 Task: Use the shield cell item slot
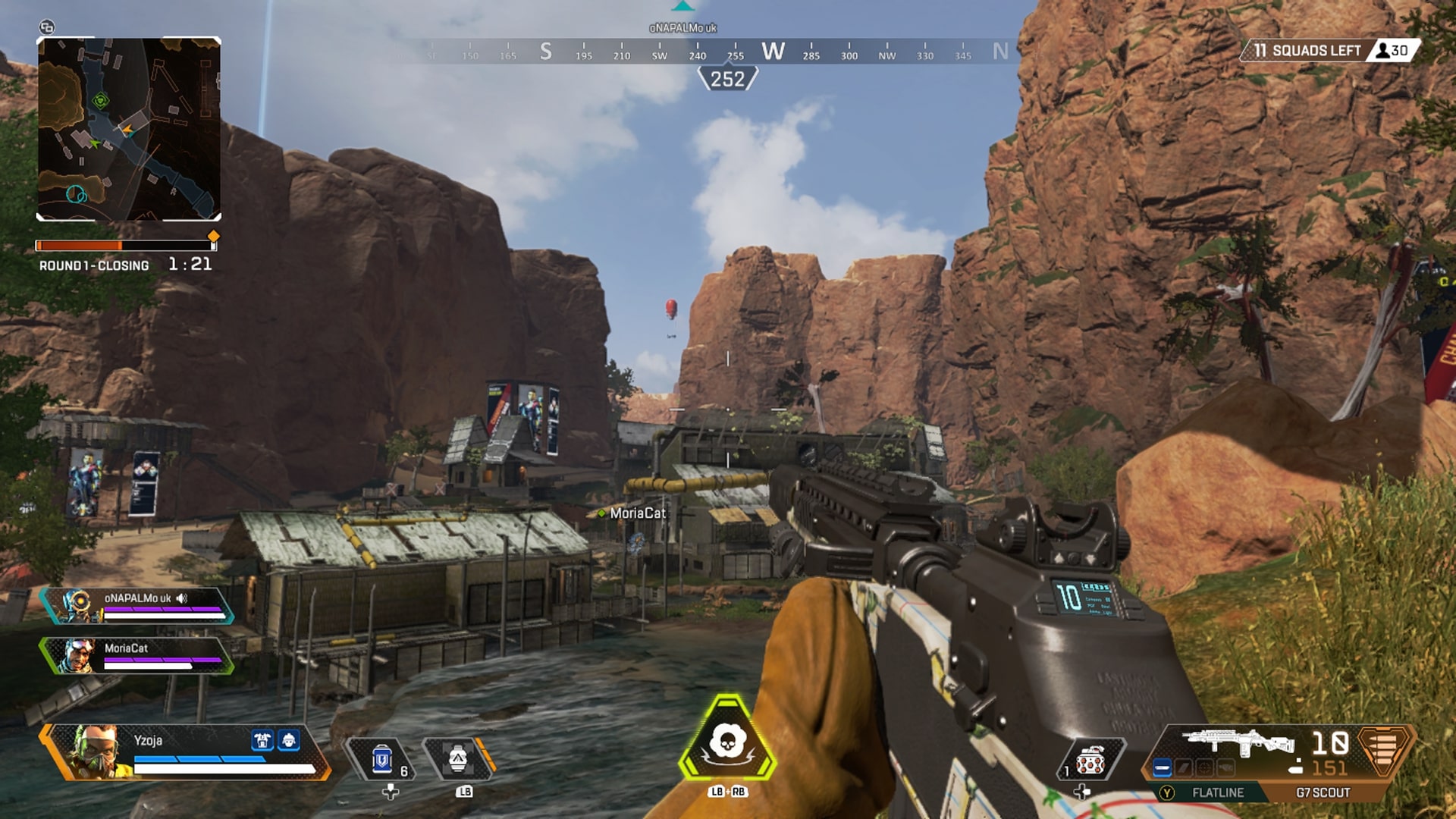[x=383, y=759]
